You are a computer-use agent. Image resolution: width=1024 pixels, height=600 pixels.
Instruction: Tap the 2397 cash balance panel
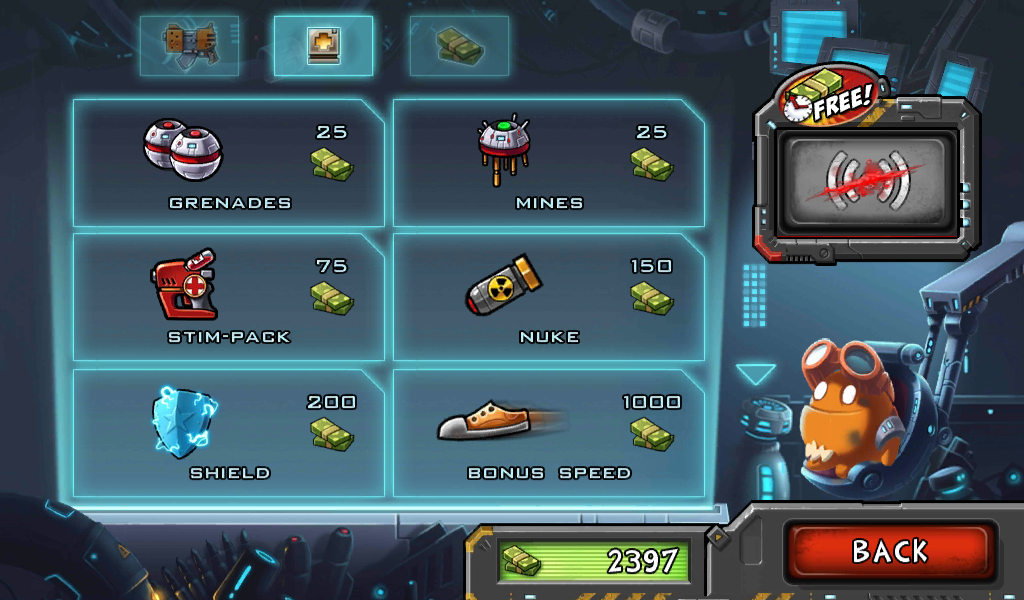[x=594, y=560]
